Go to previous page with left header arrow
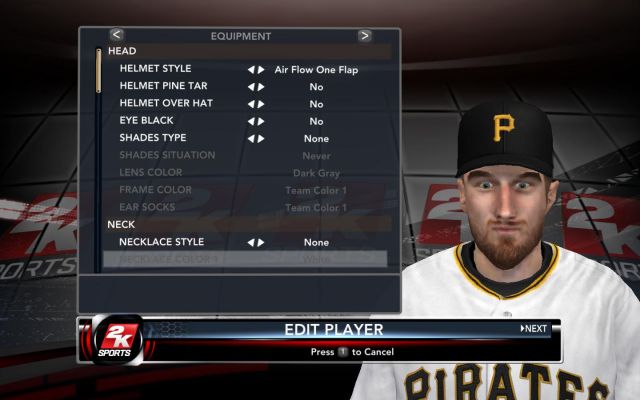Screen dimensions: 640x400 click(x=117, y=35)
